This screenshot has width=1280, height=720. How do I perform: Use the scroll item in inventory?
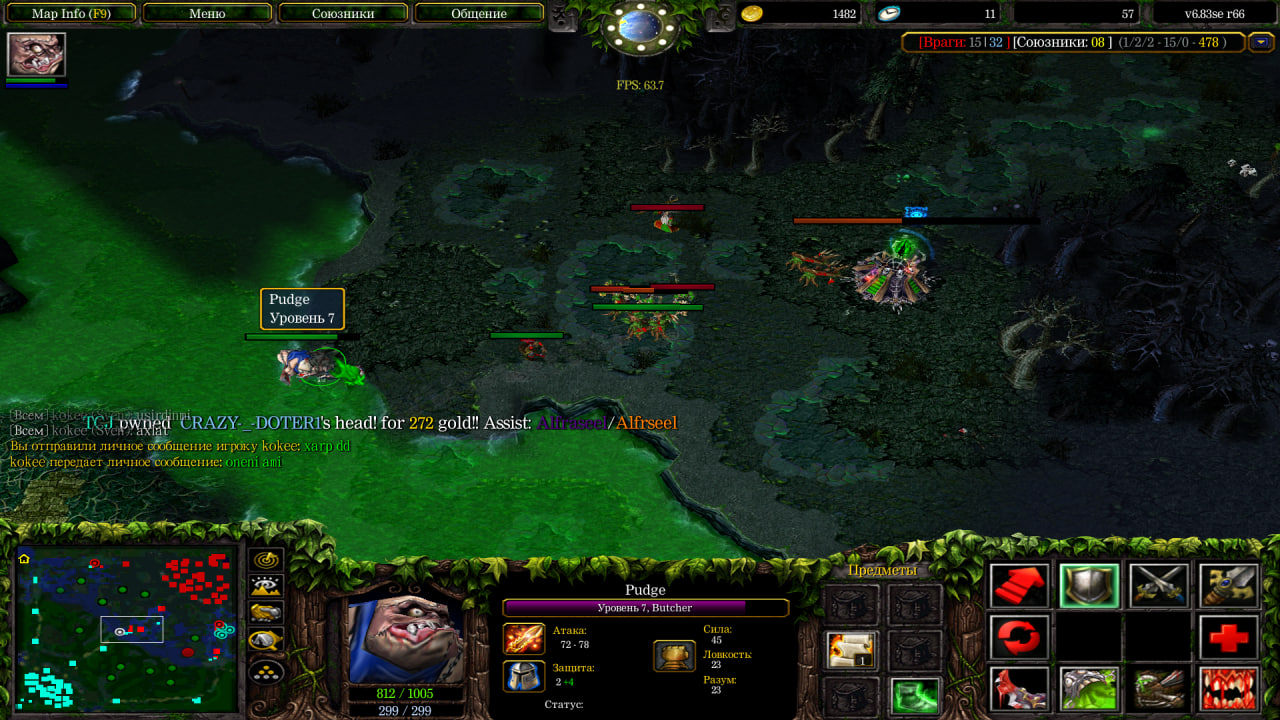[x=851, y=650]
